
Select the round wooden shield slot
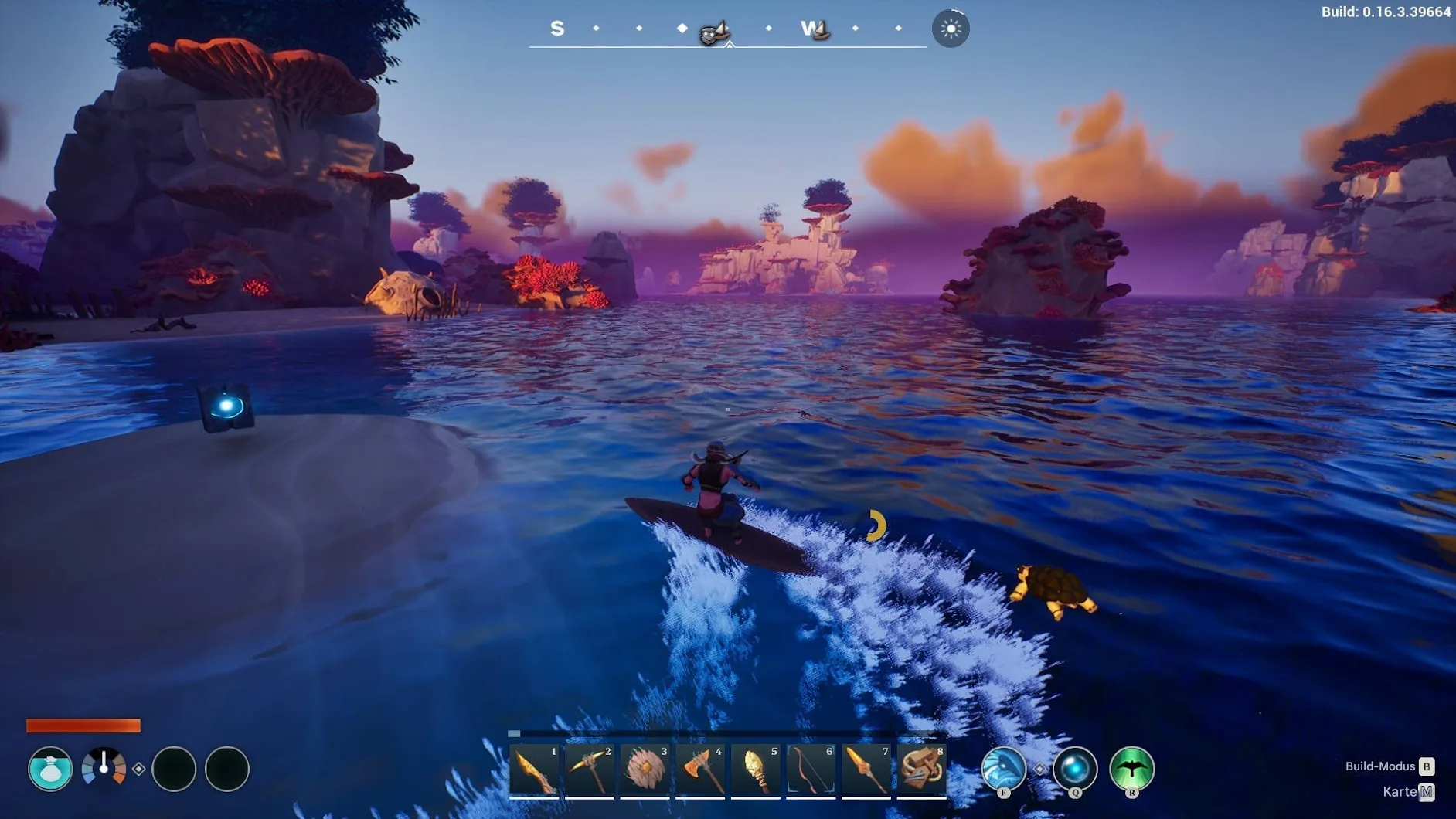(645, 770)
